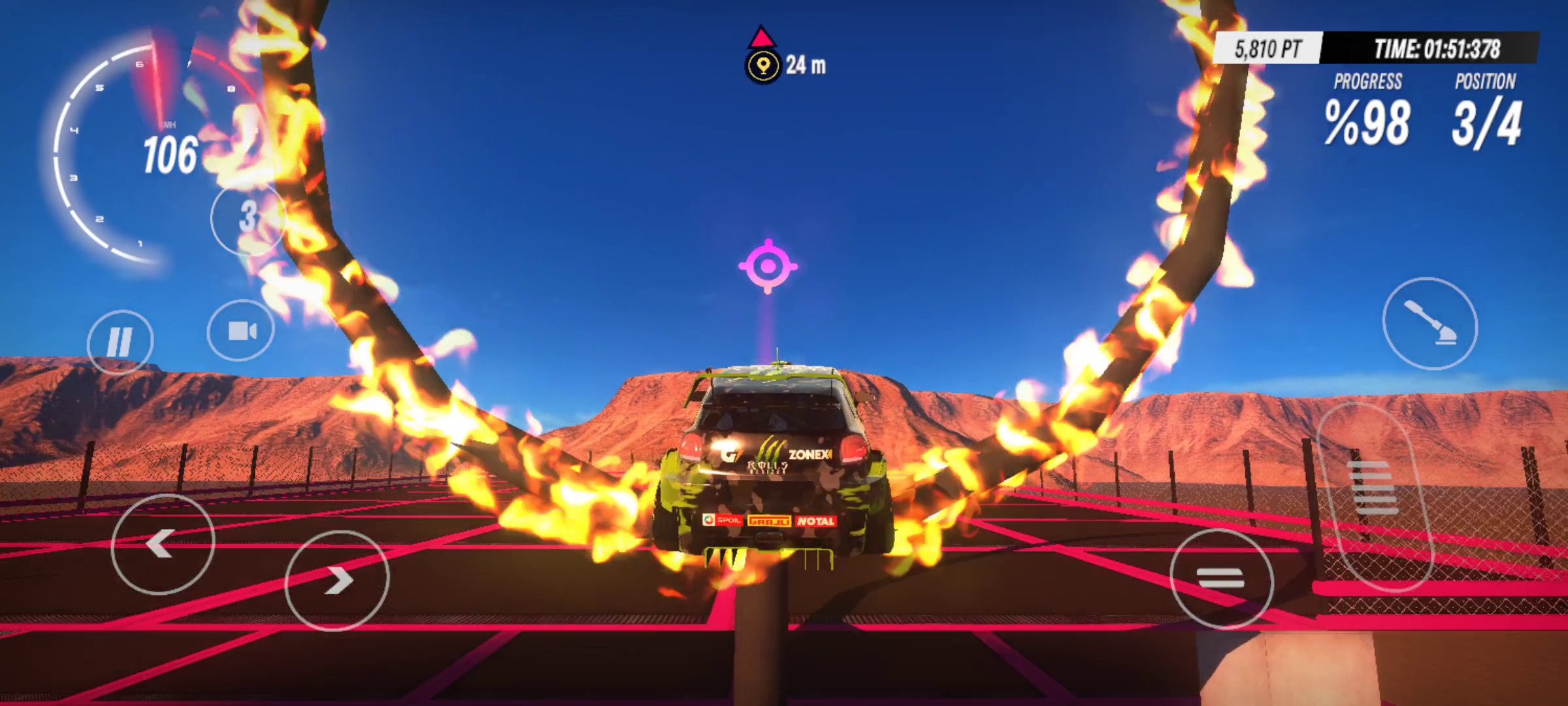The image size is (1568, 706).
Task: Switch the camera view
Action: (x=241, y=331)
